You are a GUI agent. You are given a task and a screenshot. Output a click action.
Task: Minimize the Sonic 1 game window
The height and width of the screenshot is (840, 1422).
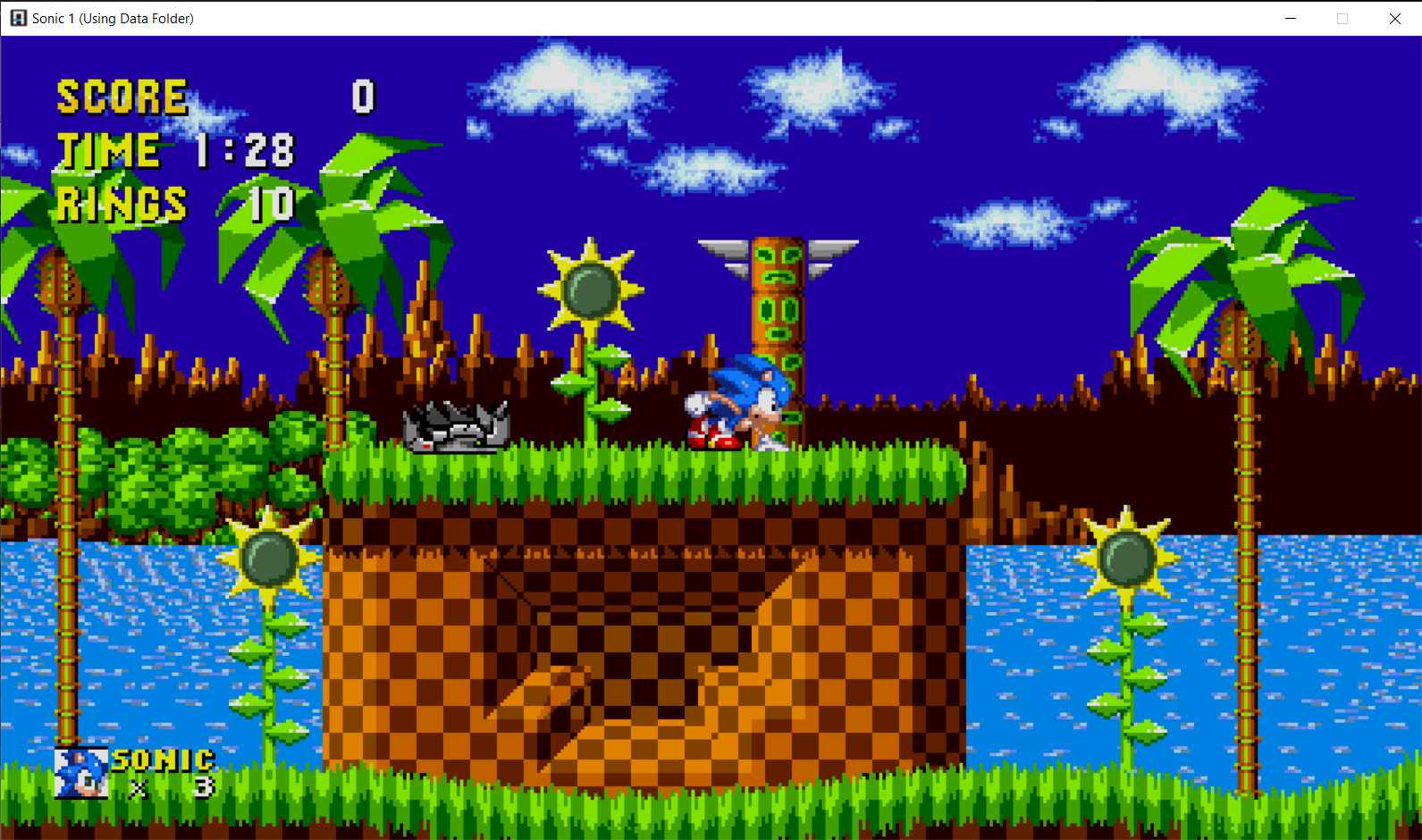coord(1291,18)
